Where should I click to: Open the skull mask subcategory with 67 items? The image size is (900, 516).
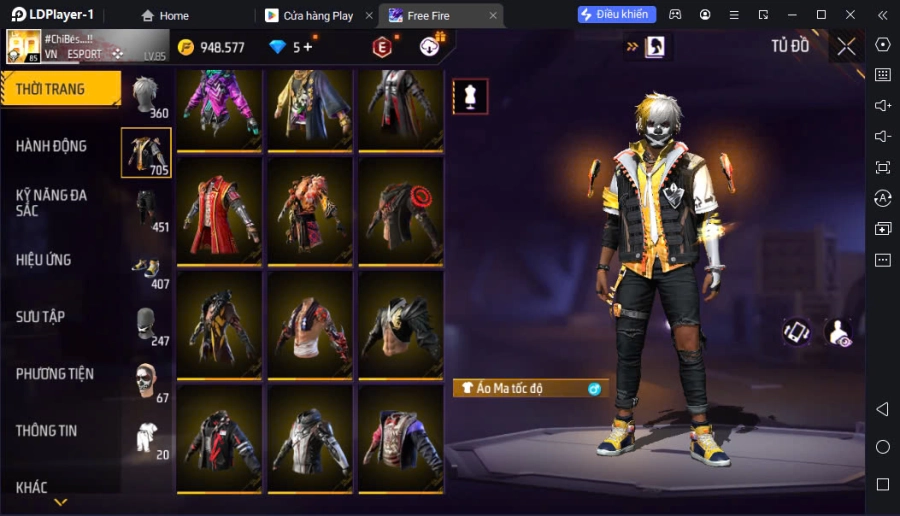(146, 381)
